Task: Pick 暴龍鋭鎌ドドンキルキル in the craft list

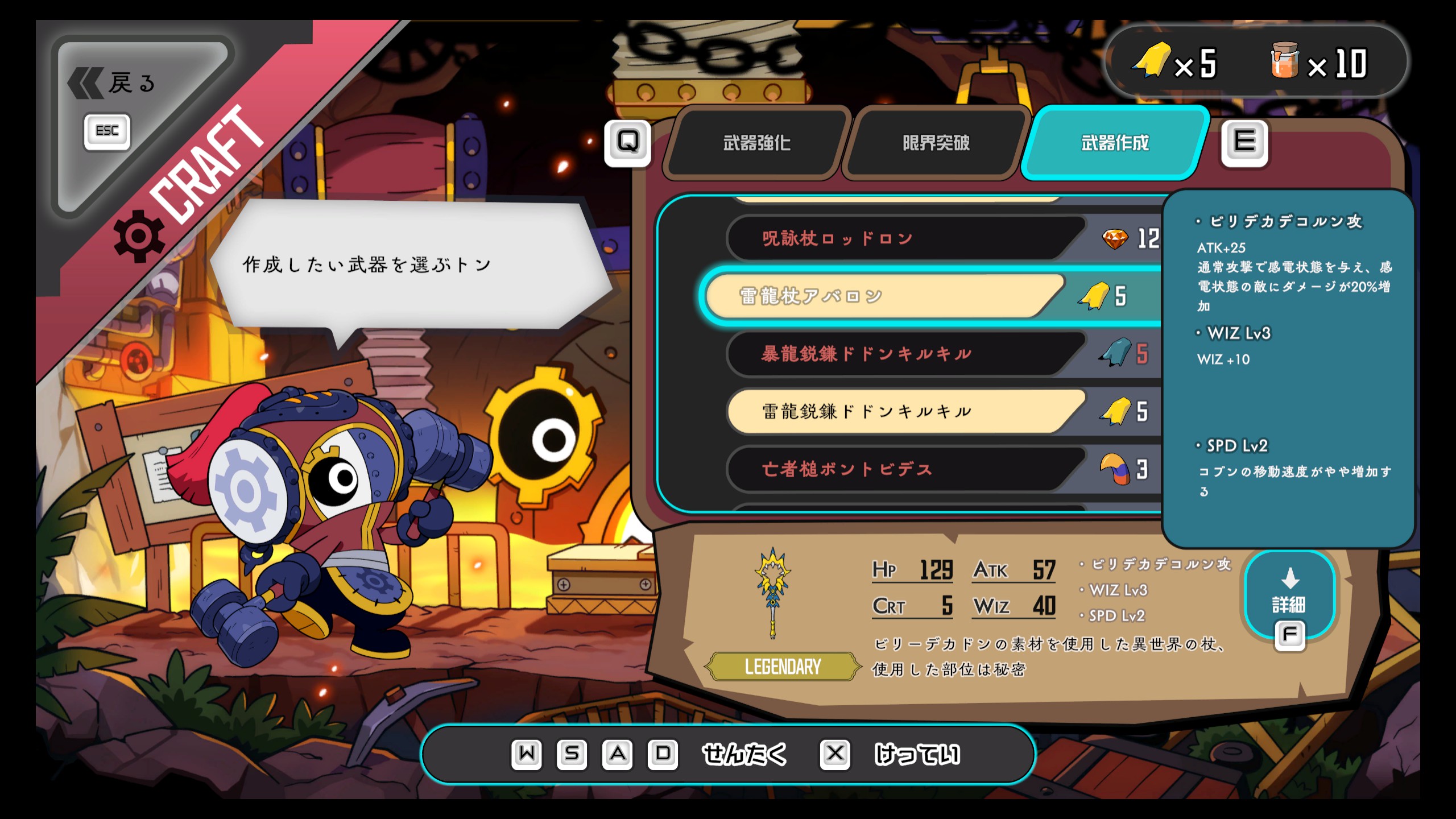Action: (904, 354)
